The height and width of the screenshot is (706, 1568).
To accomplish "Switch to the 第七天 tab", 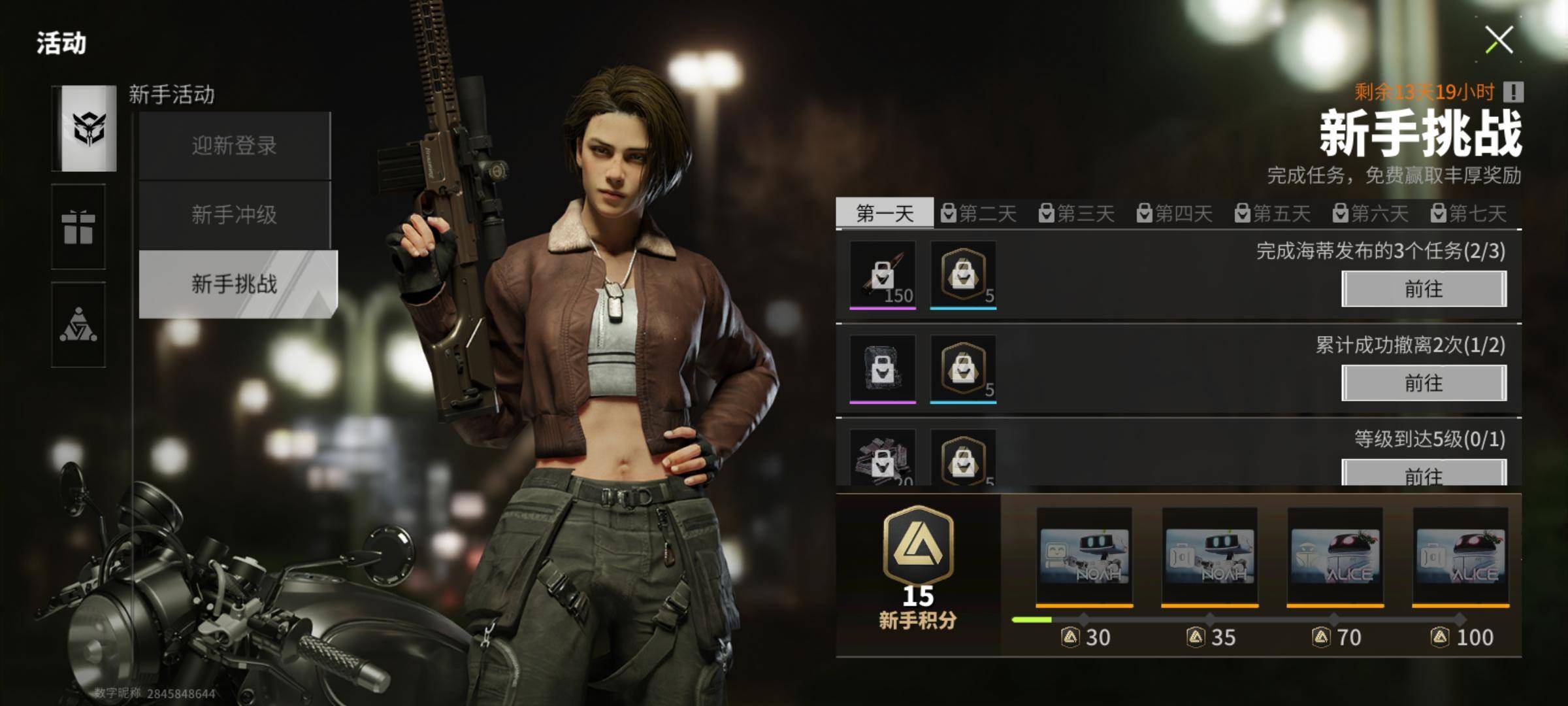I will pyautogui.click(x=1469, y=213).
